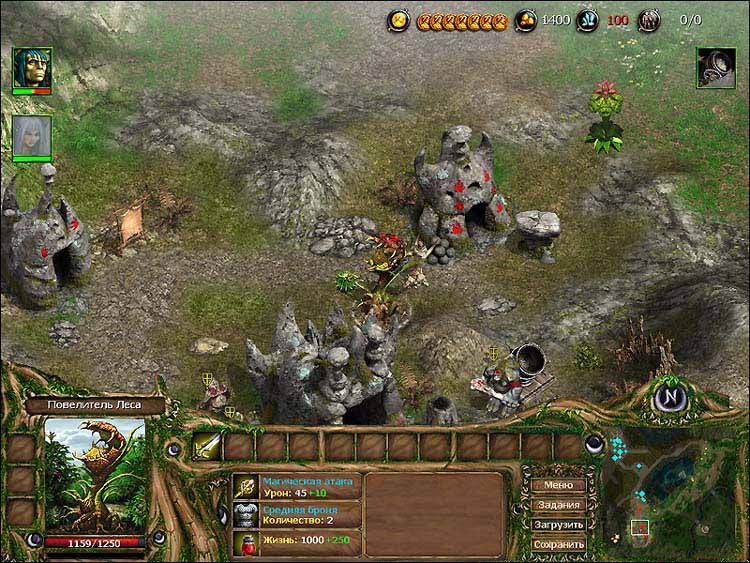750x563 pixels.
Task: Click the Загрузить load game button
Action: [558, 524]
